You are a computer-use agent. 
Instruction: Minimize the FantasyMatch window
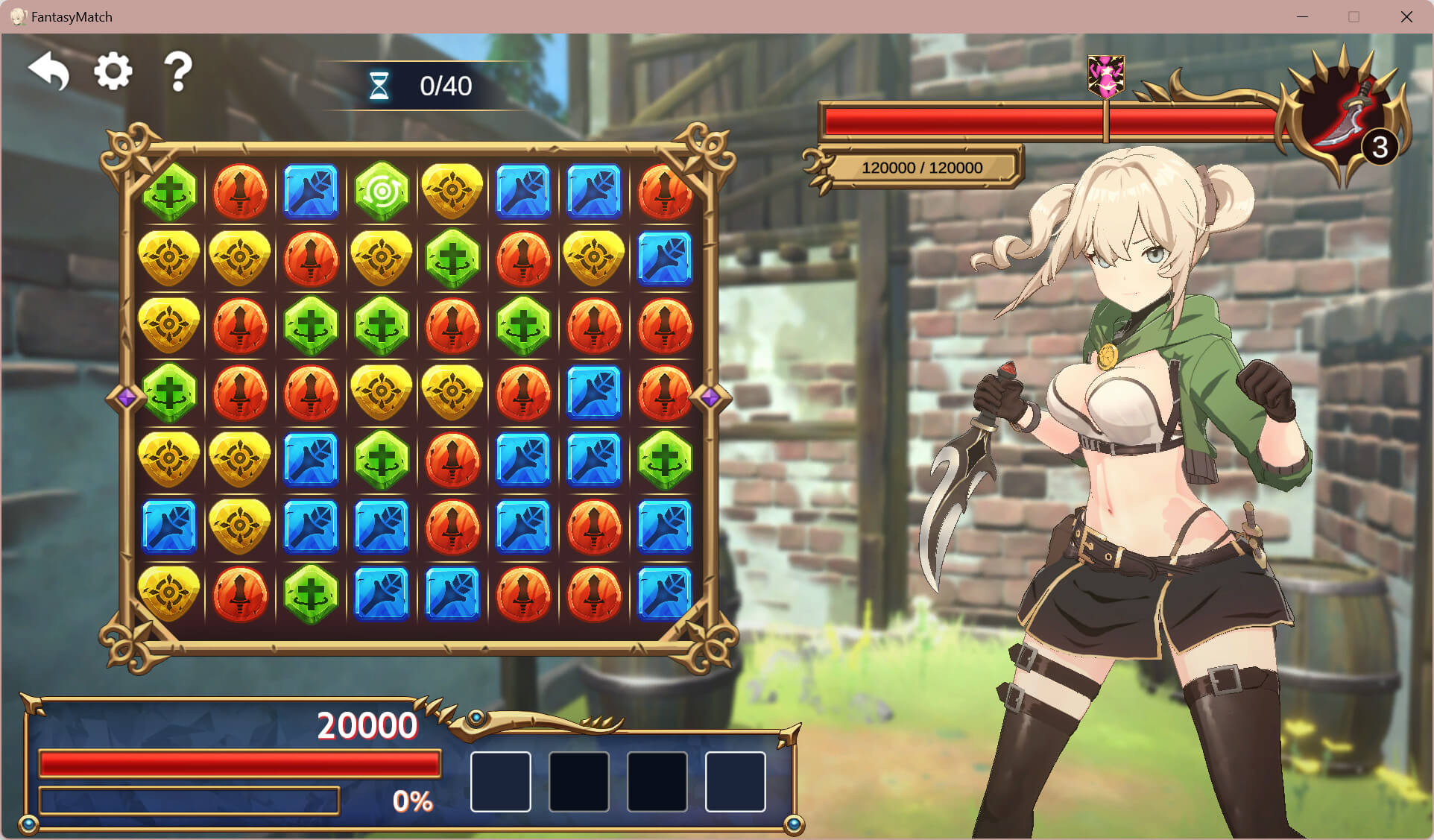(x=1302, y=16)
